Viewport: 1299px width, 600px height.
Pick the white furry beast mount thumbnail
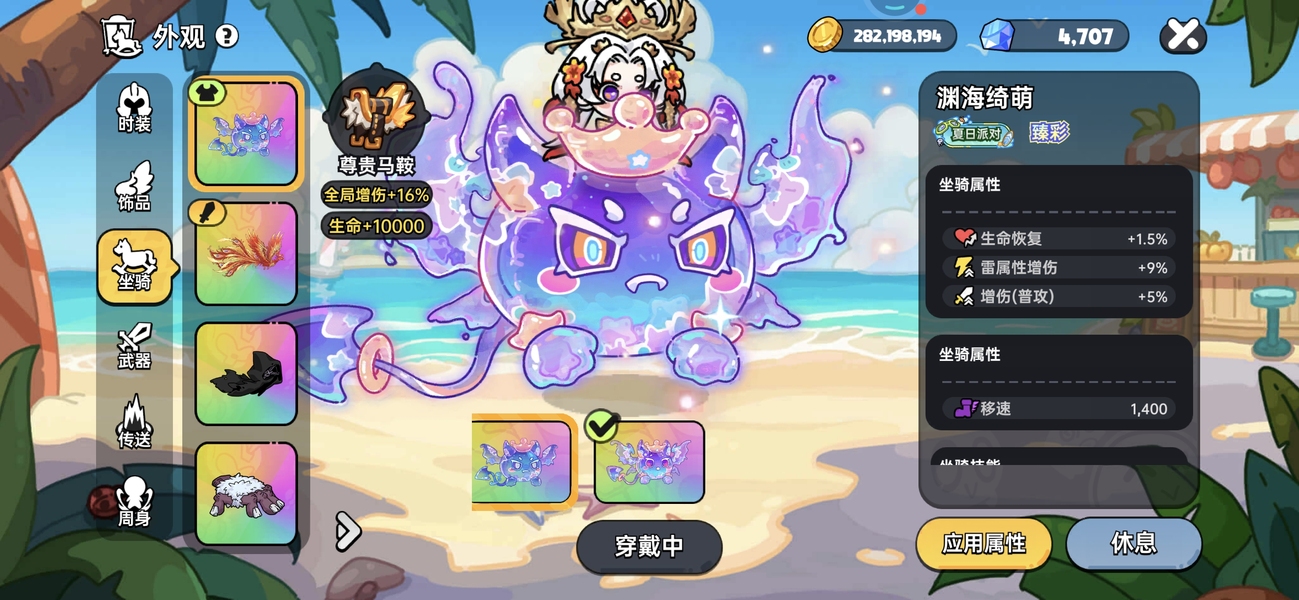[x=246, y=494]
